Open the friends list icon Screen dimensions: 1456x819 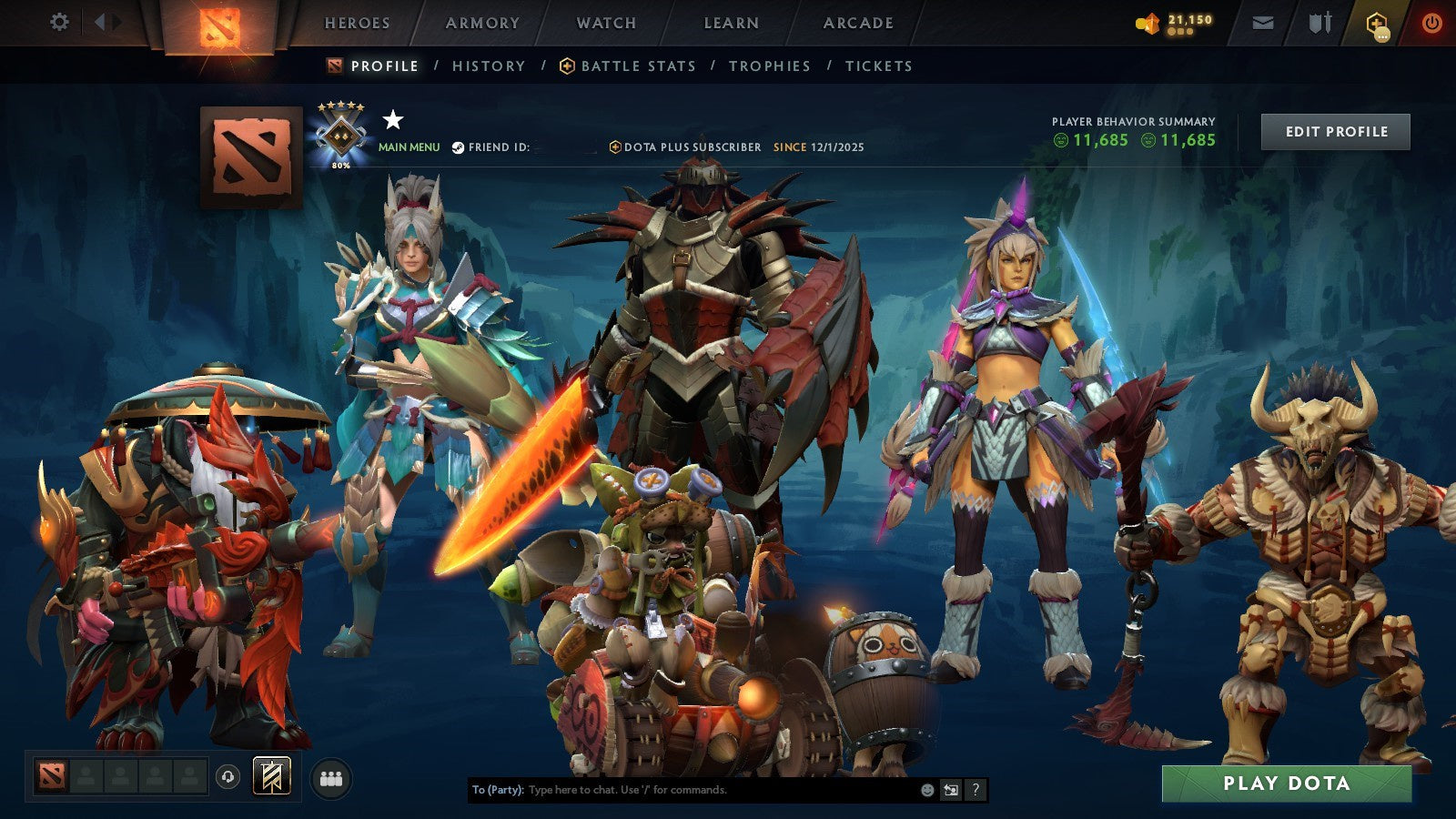click(x=330, y=776)
